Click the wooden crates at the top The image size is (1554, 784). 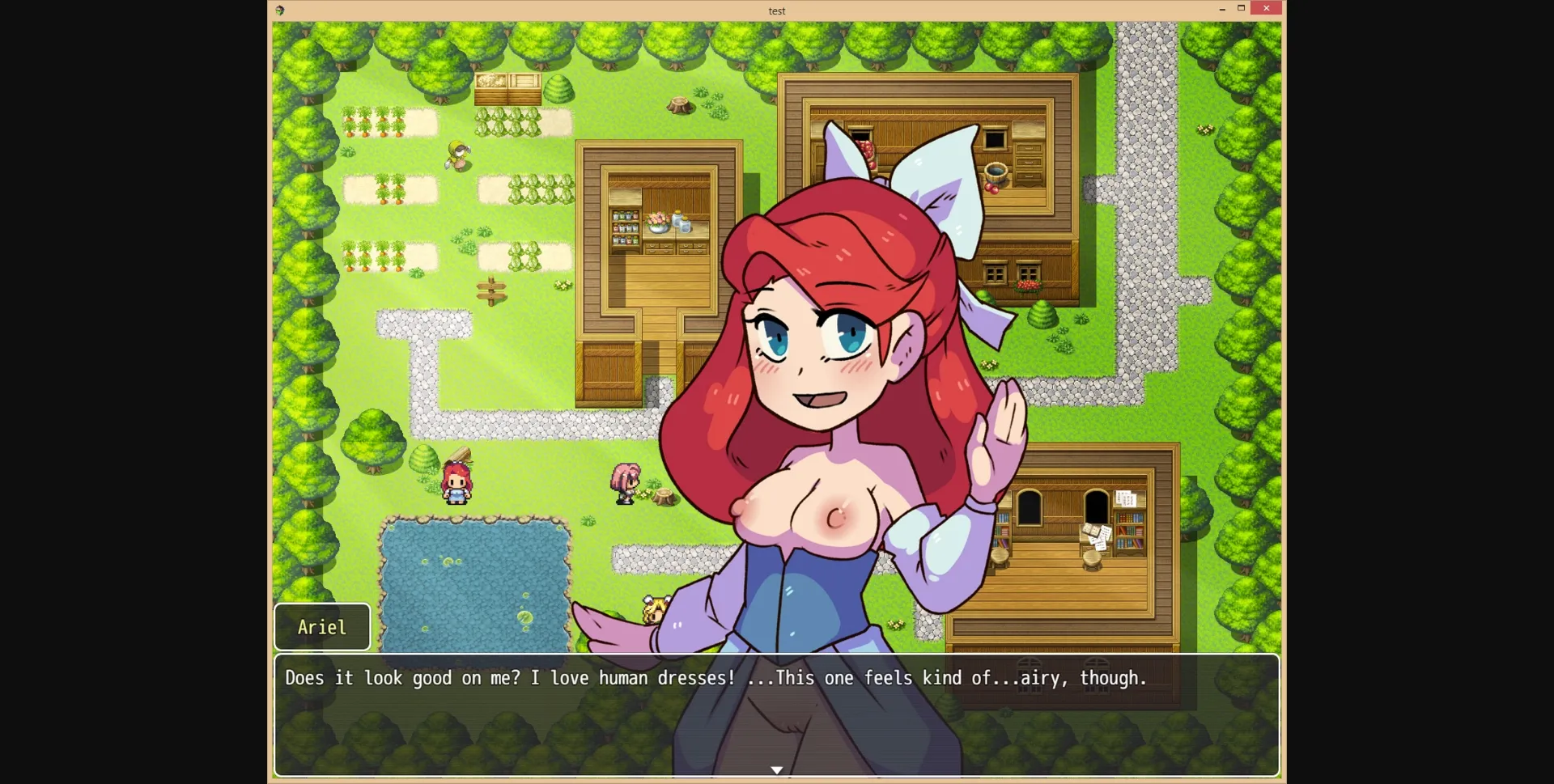point(507,89)
